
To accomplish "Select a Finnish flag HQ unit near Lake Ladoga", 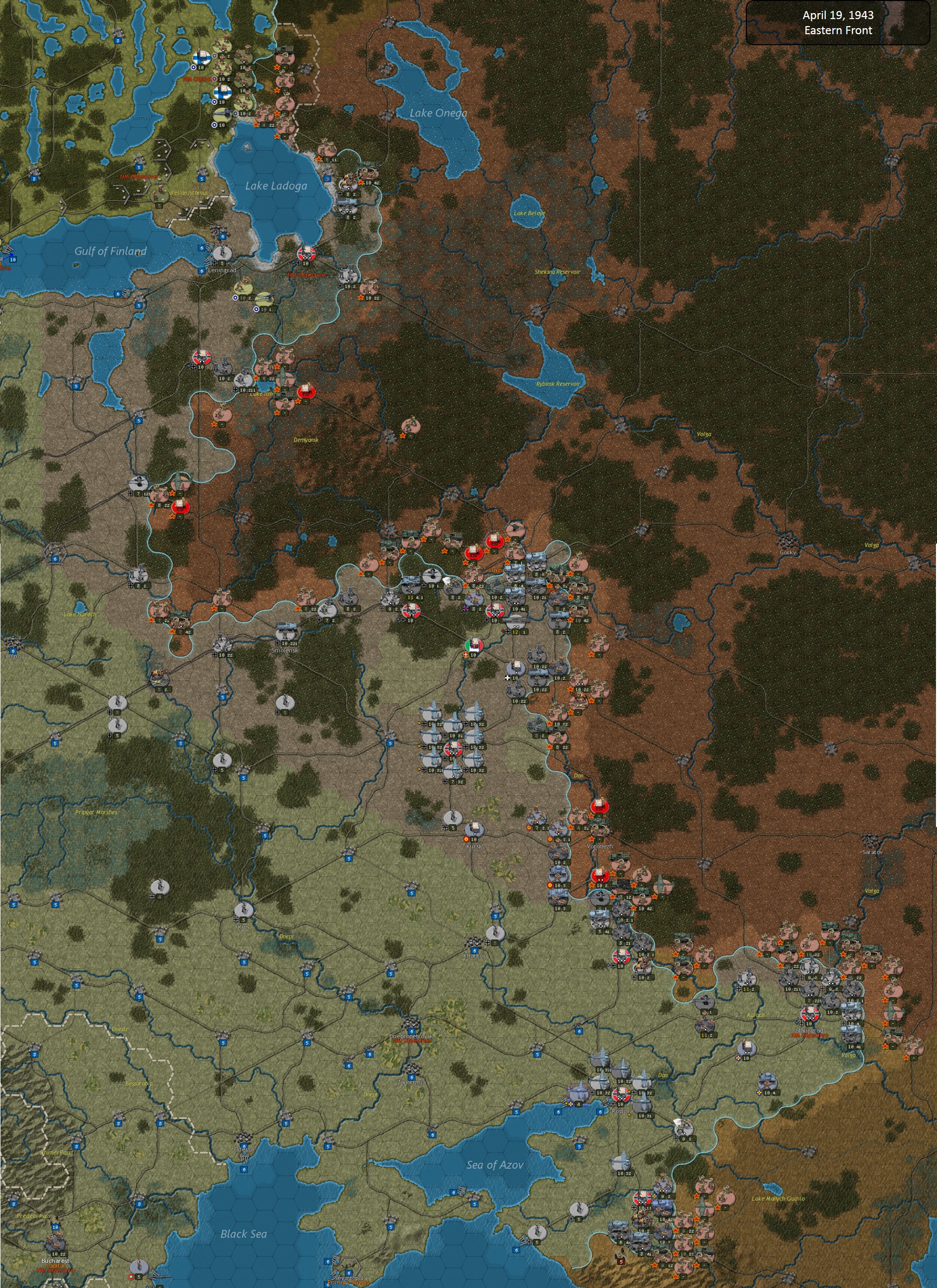I will 203,58.
